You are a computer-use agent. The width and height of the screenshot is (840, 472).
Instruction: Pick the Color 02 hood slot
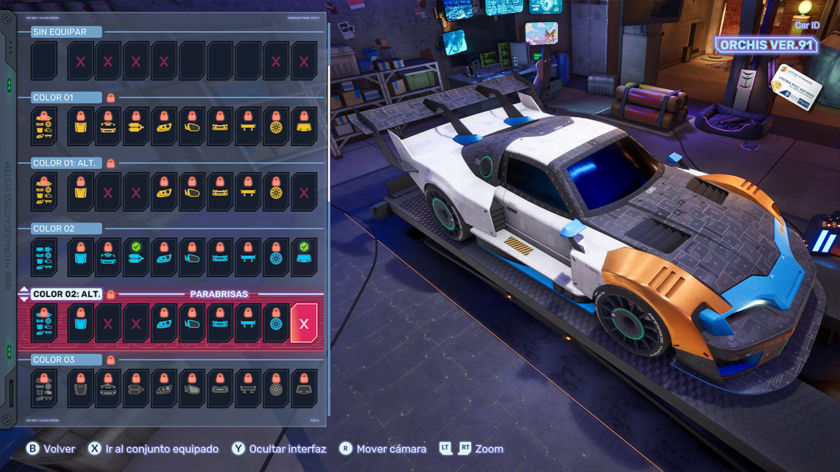[x=80, y=258]
